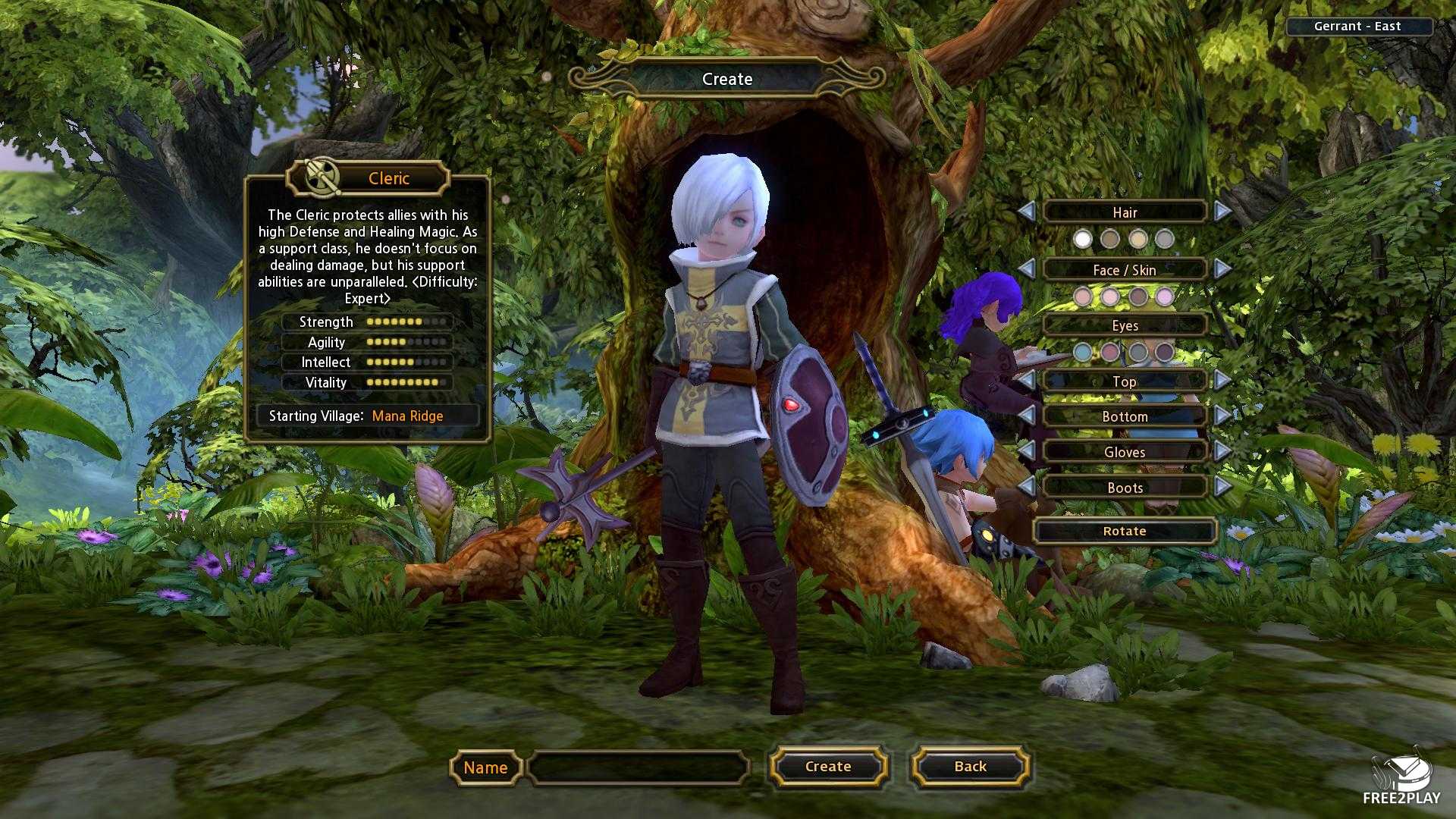The height and width of the screenshot is (819, 1456).
Task: Go Back from character creation
Action: coord(970,767)
